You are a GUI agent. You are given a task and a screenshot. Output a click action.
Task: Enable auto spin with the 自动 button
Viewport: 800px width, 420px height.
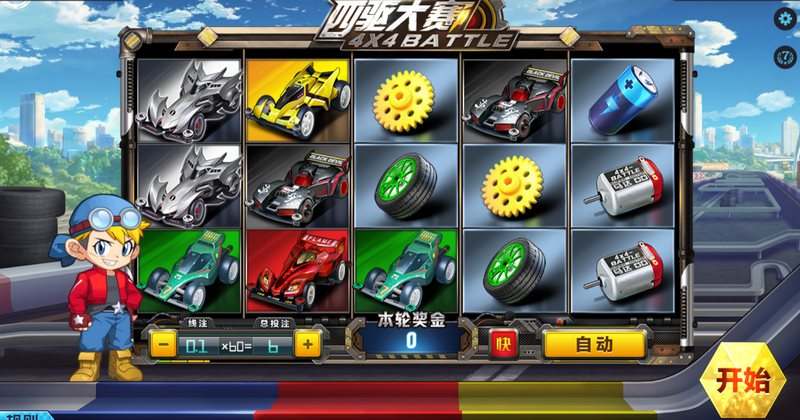pos(594,344)
